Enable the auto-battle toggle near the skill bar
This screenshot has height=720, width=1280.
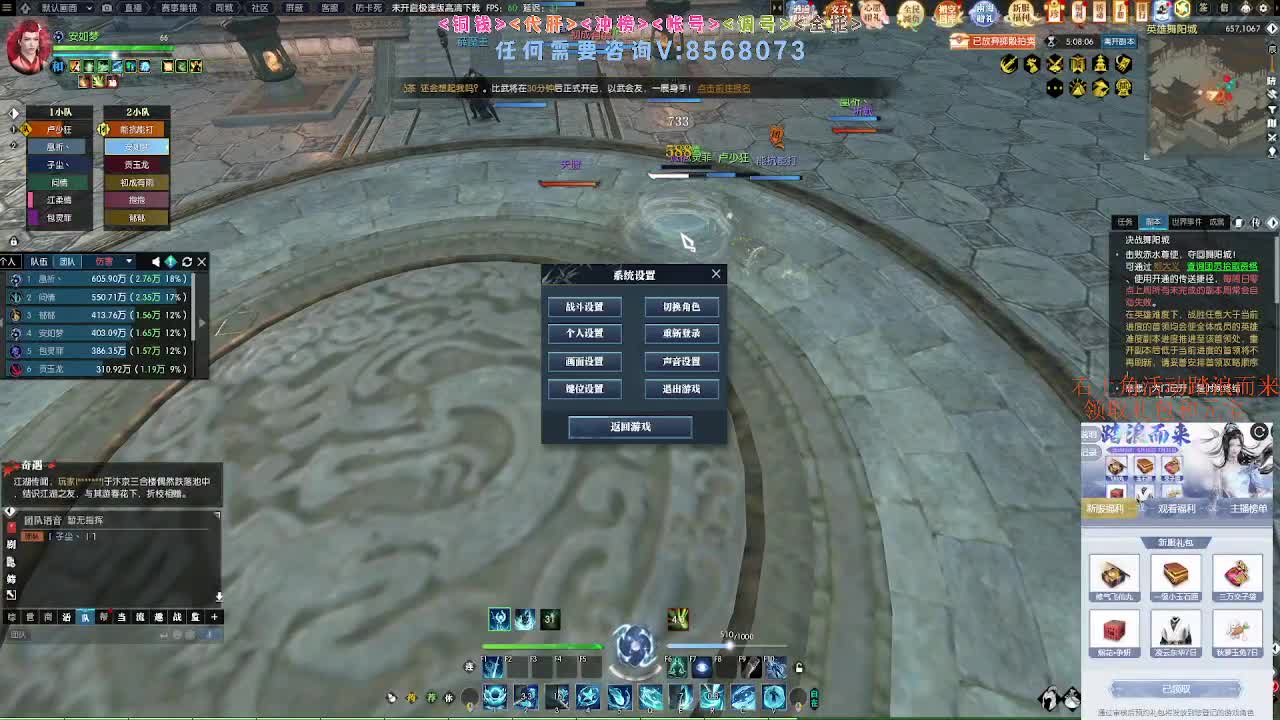(x=814, y=698)
